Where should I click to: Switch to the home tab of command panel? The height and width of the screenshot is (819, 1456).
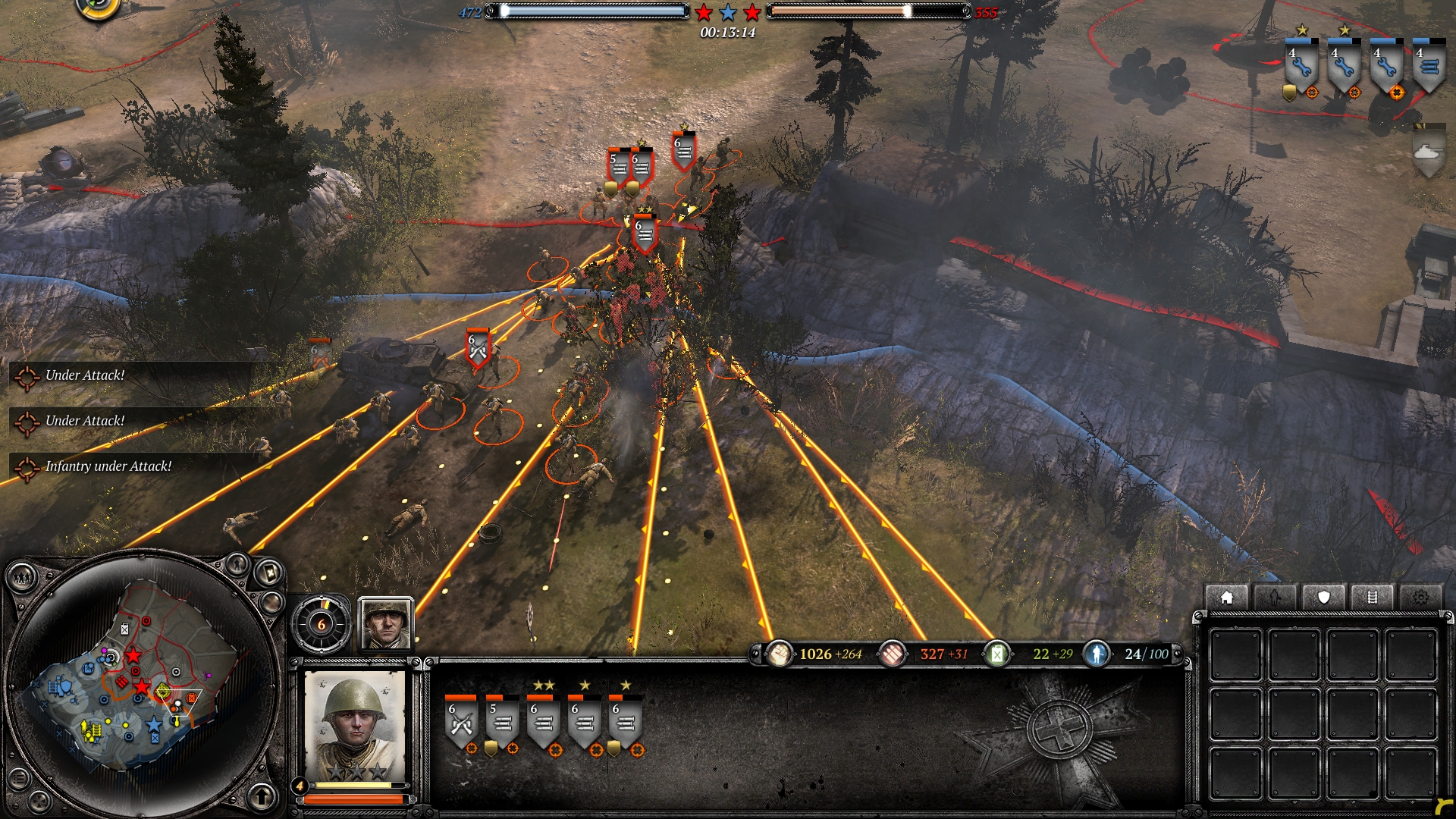[x=1226, y=598]
